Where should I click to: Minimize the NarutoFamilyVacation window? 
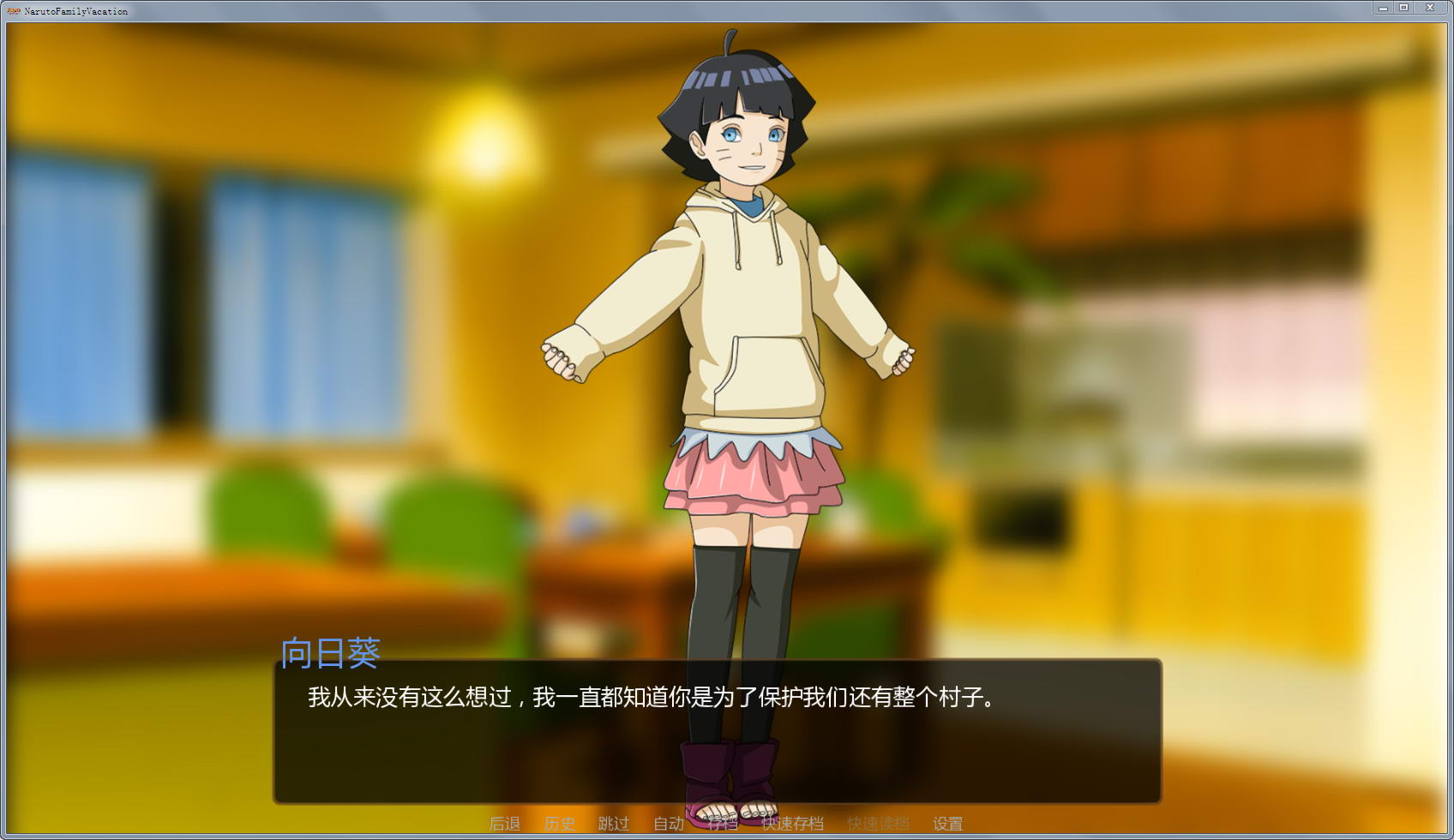tap(1383, 7)
